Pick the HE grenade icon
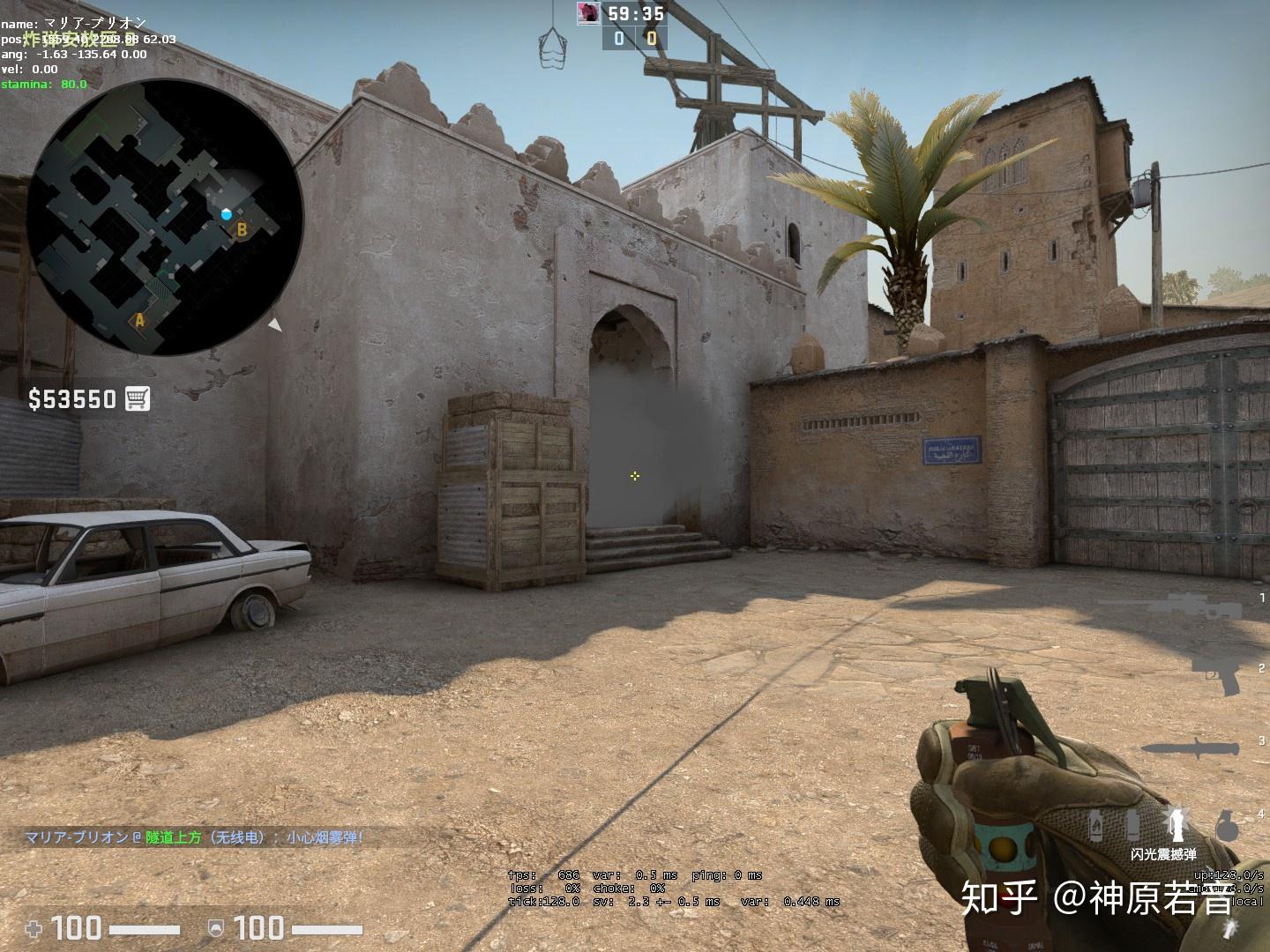Image resolution: width=1270 pixels, height=952 pixels. 1227,826
